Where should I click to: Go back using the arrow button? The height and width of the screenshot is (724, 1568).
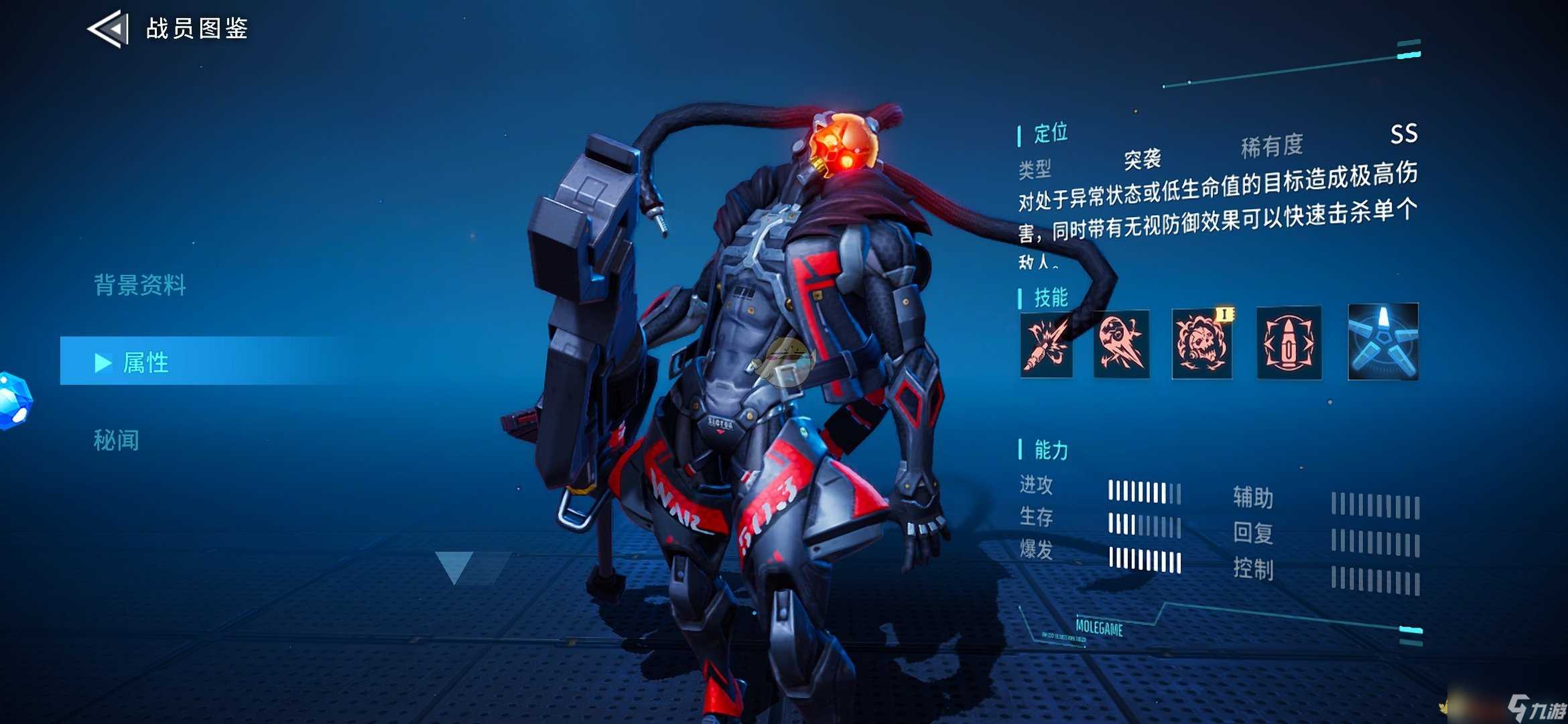109,29
